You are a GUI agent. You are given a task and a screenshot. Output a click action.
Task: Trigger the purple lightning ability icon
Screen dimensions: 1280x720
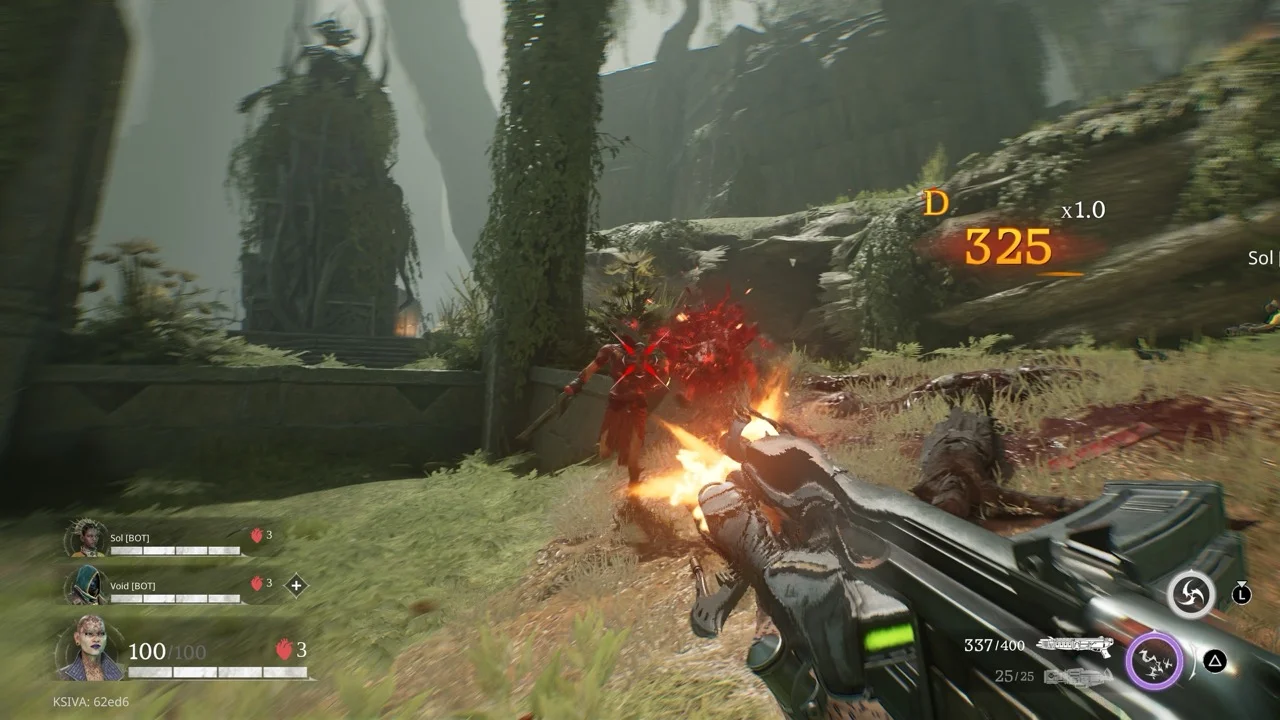(1154, 661)
